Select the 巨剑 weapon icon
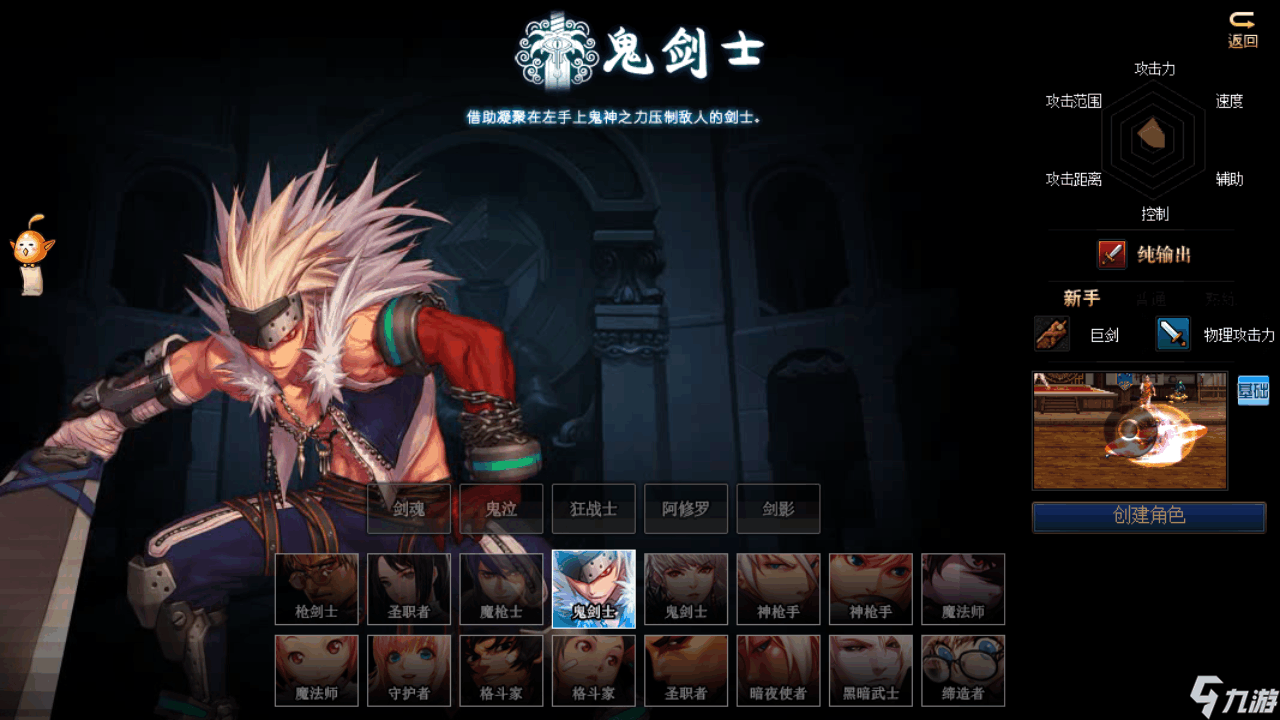Screen dimensions: 1280x720 1052,334
